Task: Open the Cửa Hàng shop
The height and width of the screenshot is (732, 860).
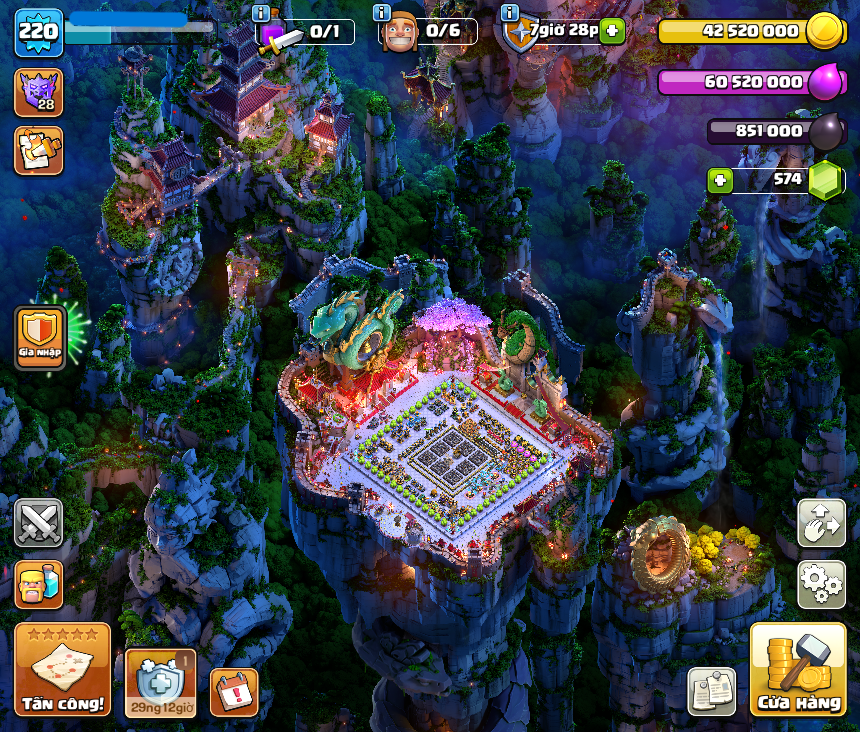Action: coord(798,669)
